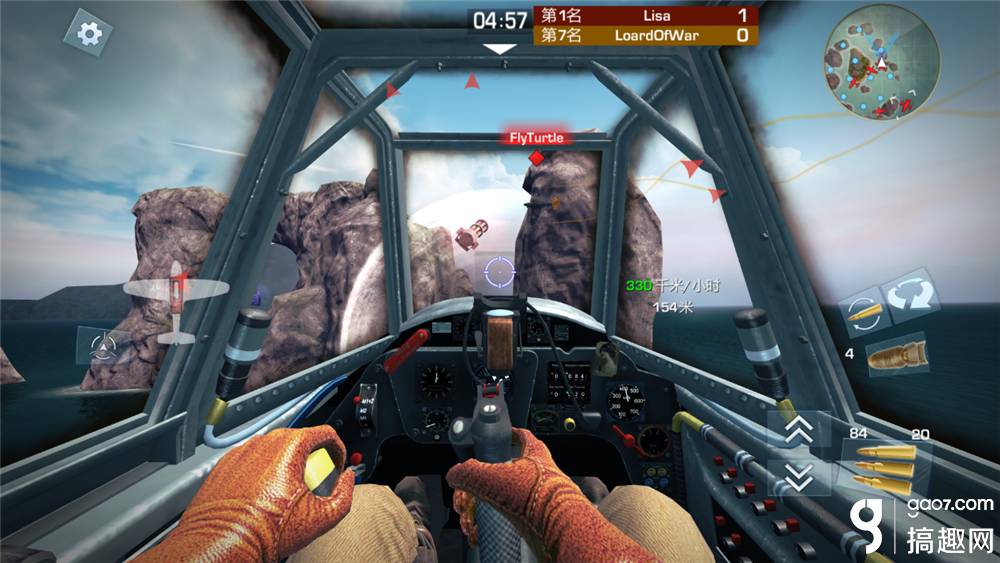Activate the ammo reload bullet button

click(x=860, y=311)
